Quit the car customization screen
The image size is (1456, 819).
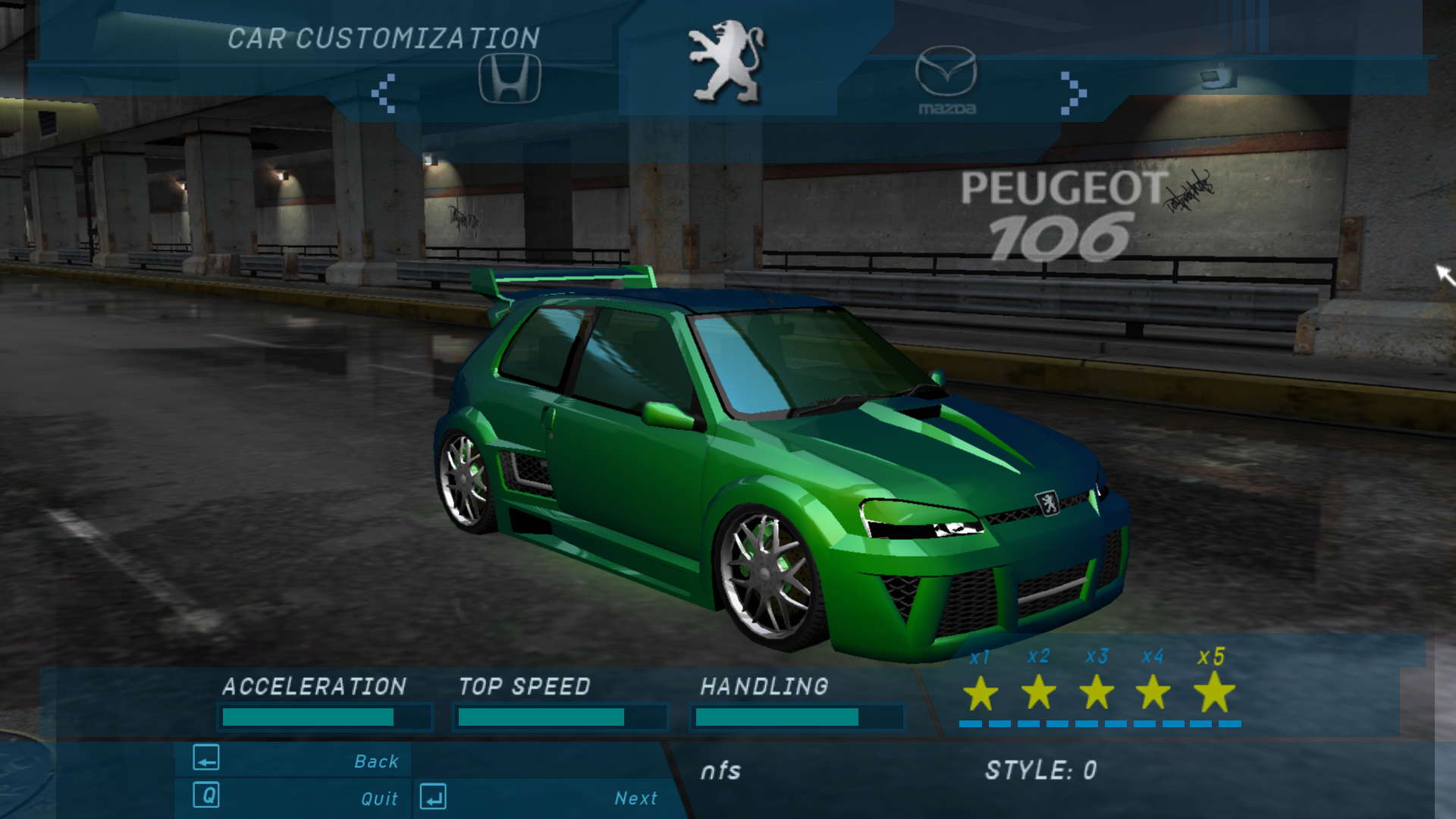[x=296, y=797]
